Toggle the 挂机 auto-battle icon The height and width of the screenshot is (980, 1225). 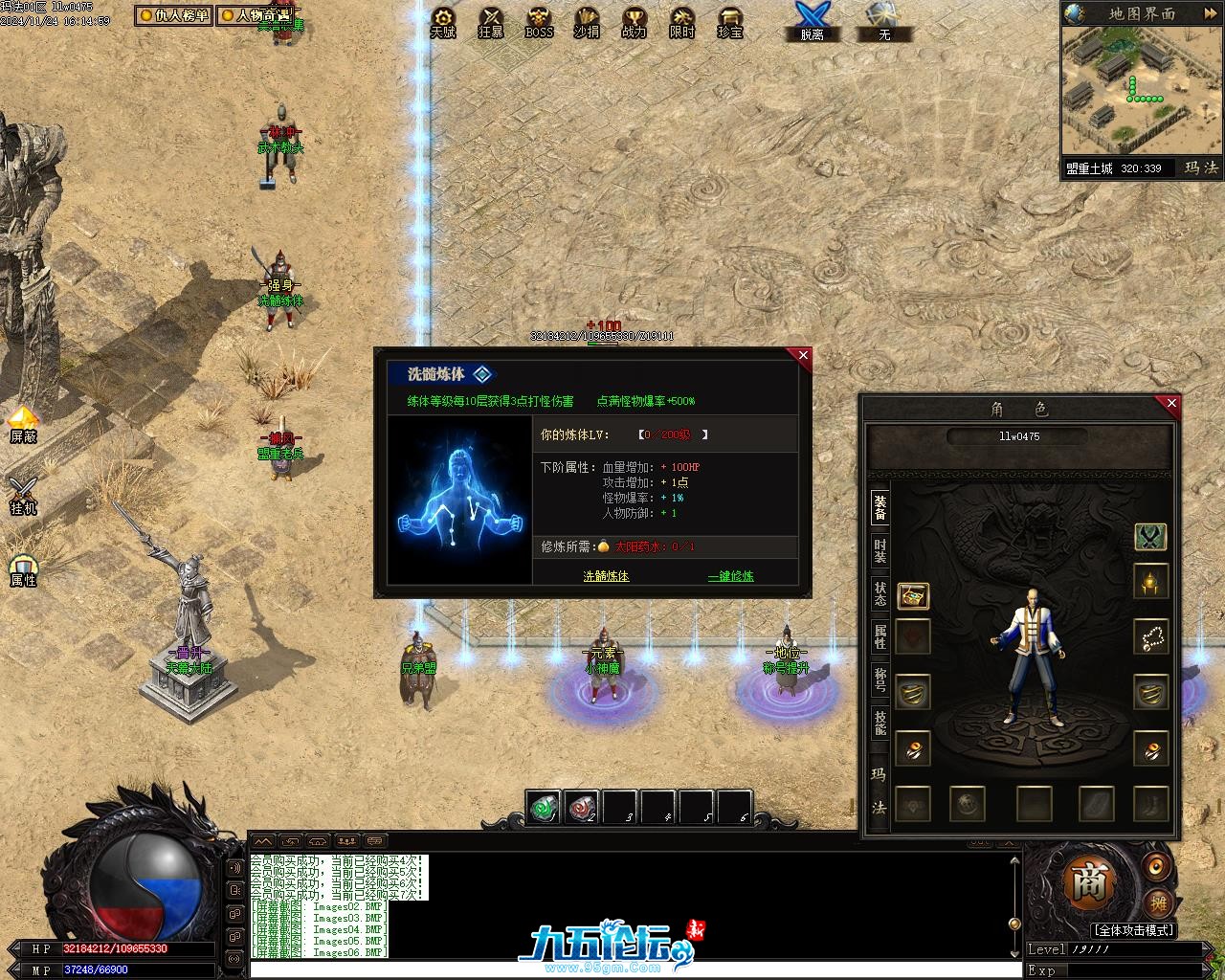23,496
